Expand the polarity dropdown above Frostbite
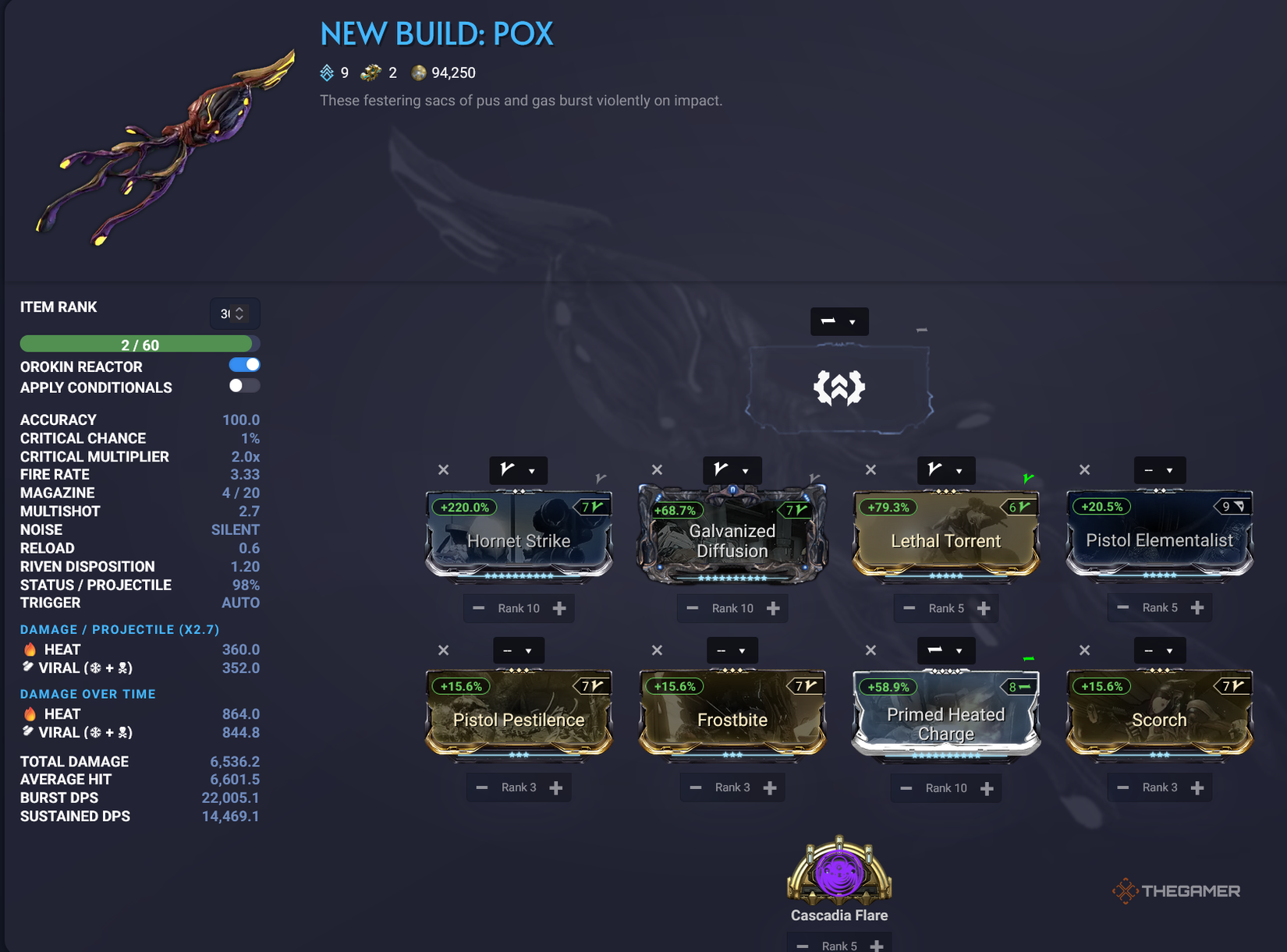 (732, 650)
